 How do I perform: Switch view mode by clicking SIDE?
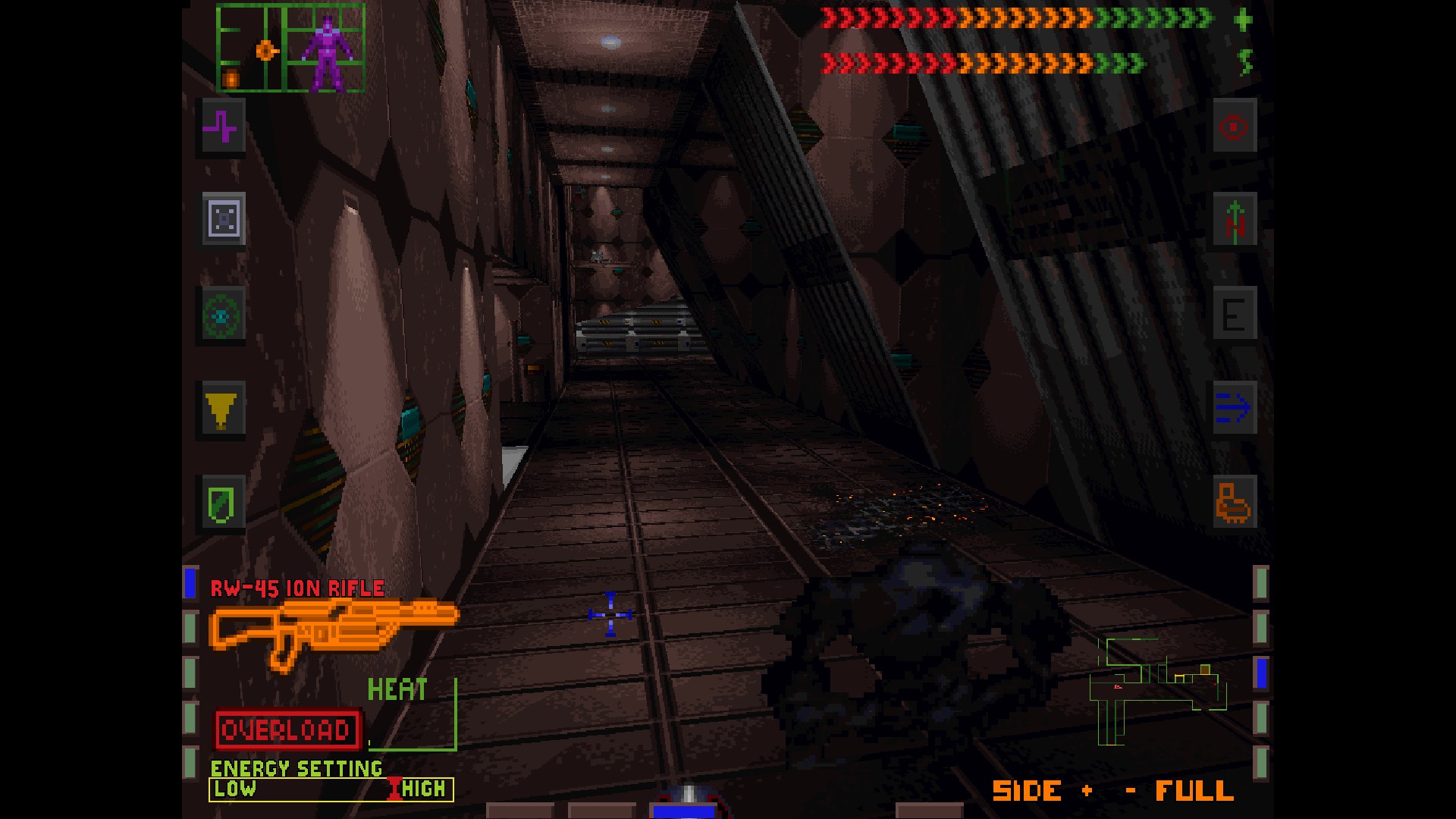point(1029,790)
